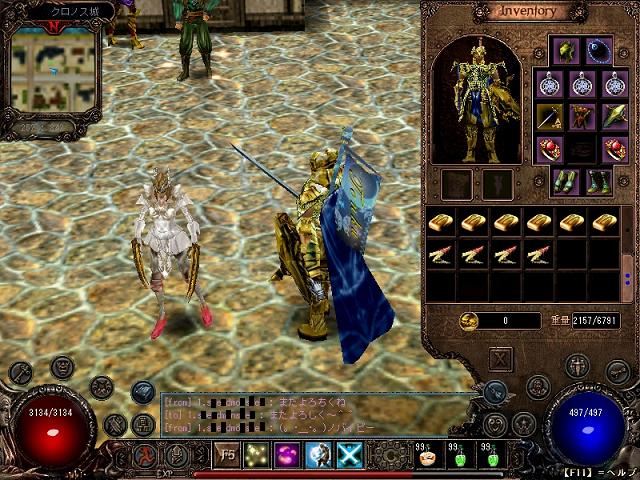Select the green helmet equipment slot
Screen dimensions: 640x480
pos(566,50)
